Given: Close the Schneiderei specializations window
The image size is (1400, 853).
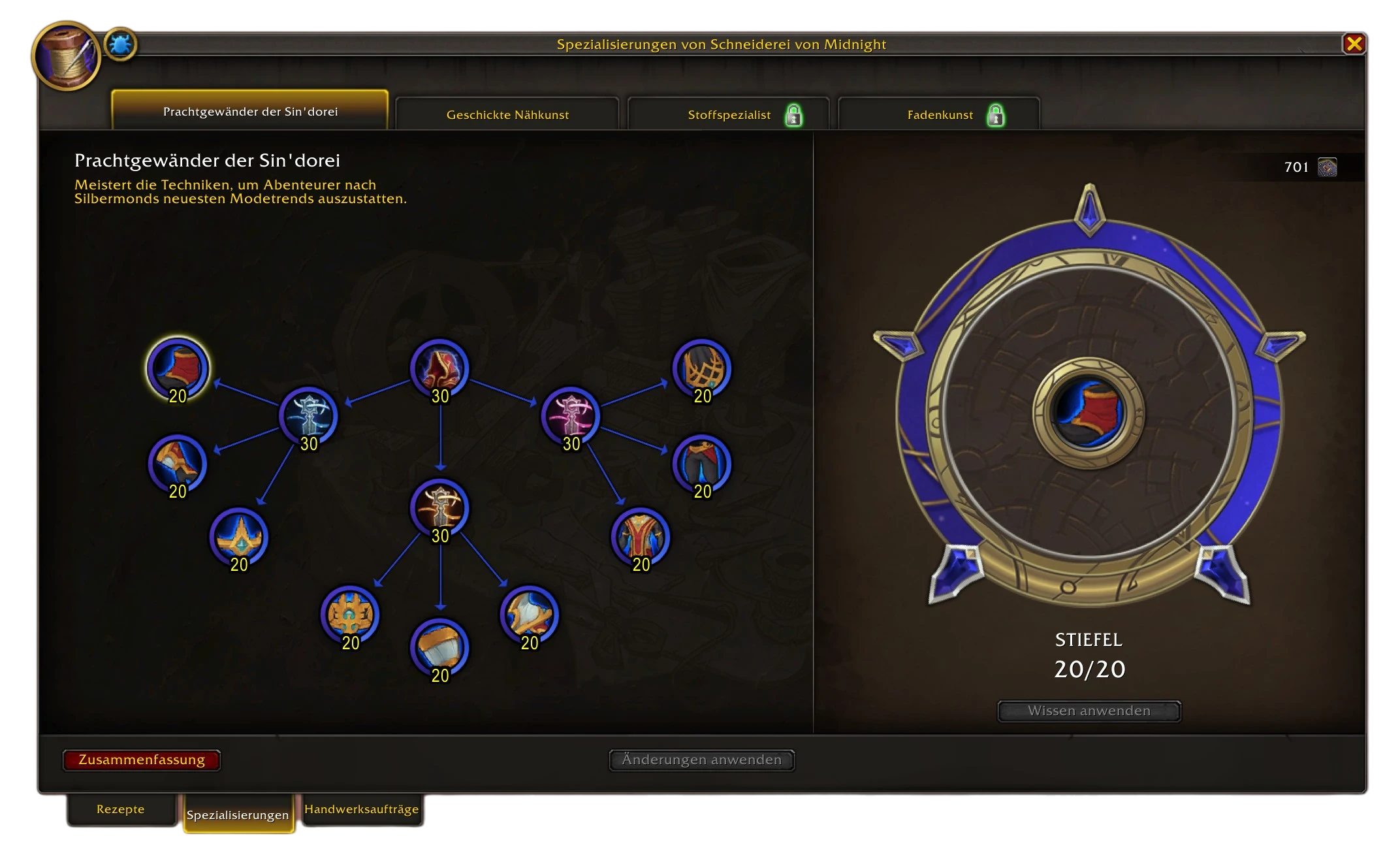Looking at the screenshot, I should pos(1354,44).
